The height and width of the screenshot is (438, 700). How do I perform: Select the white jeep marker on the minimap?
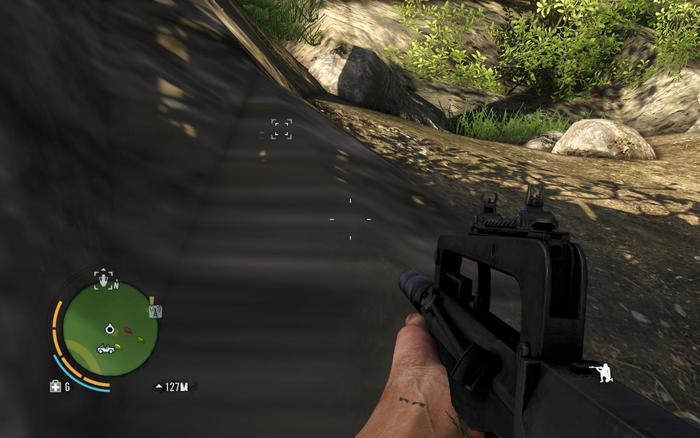(104, 348)
